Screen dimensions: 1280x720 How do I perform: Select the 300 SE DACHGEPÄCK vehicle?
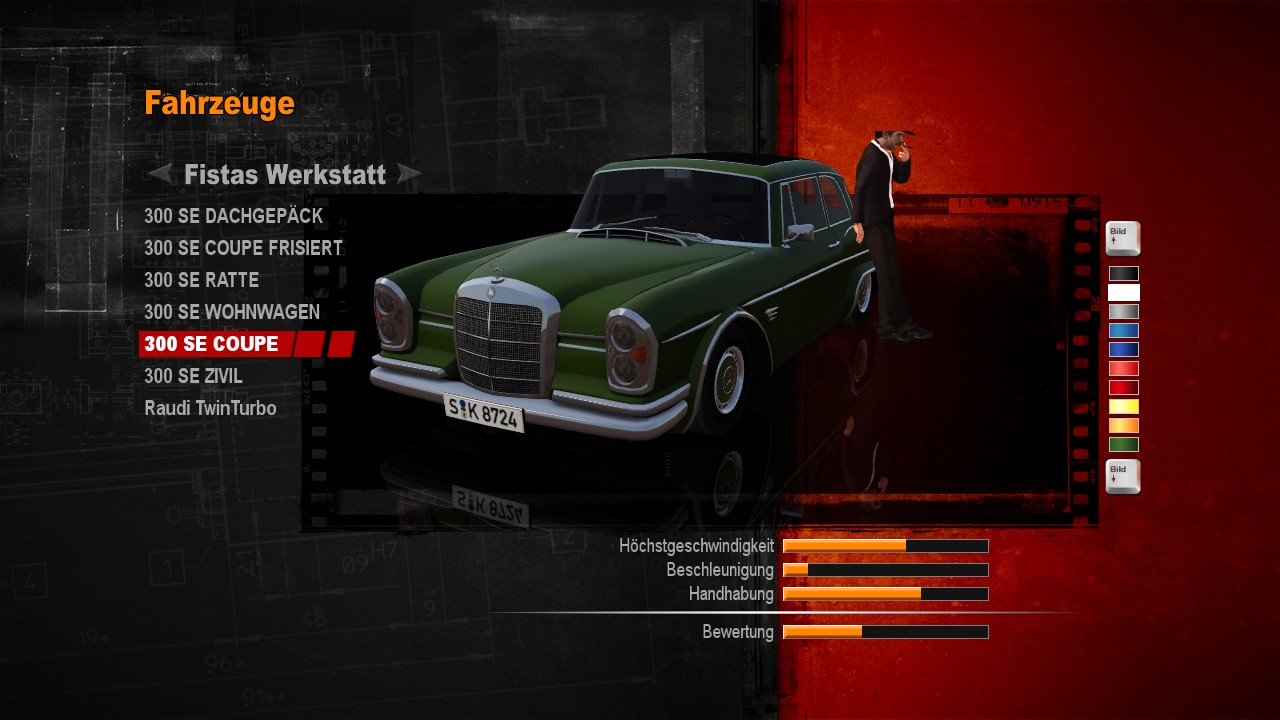(x=233, y=216)
